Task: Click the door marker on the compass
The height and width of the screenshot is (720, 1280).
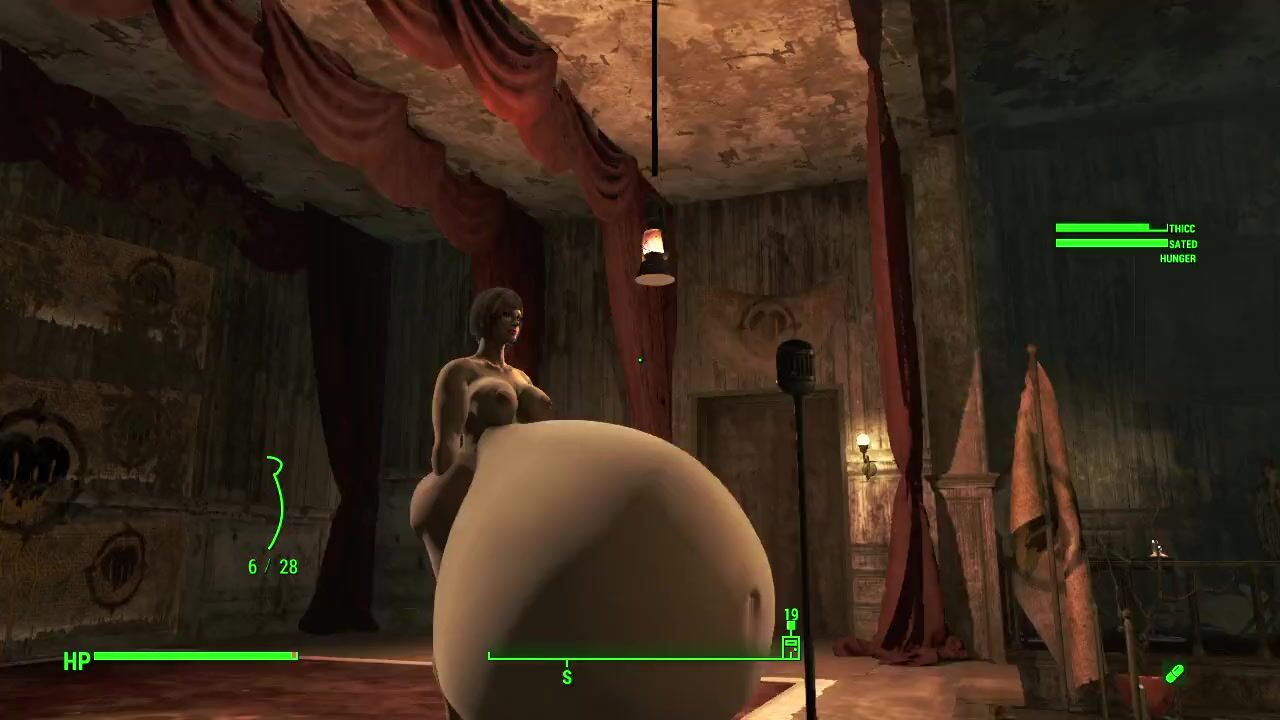Action: point(790,646)
